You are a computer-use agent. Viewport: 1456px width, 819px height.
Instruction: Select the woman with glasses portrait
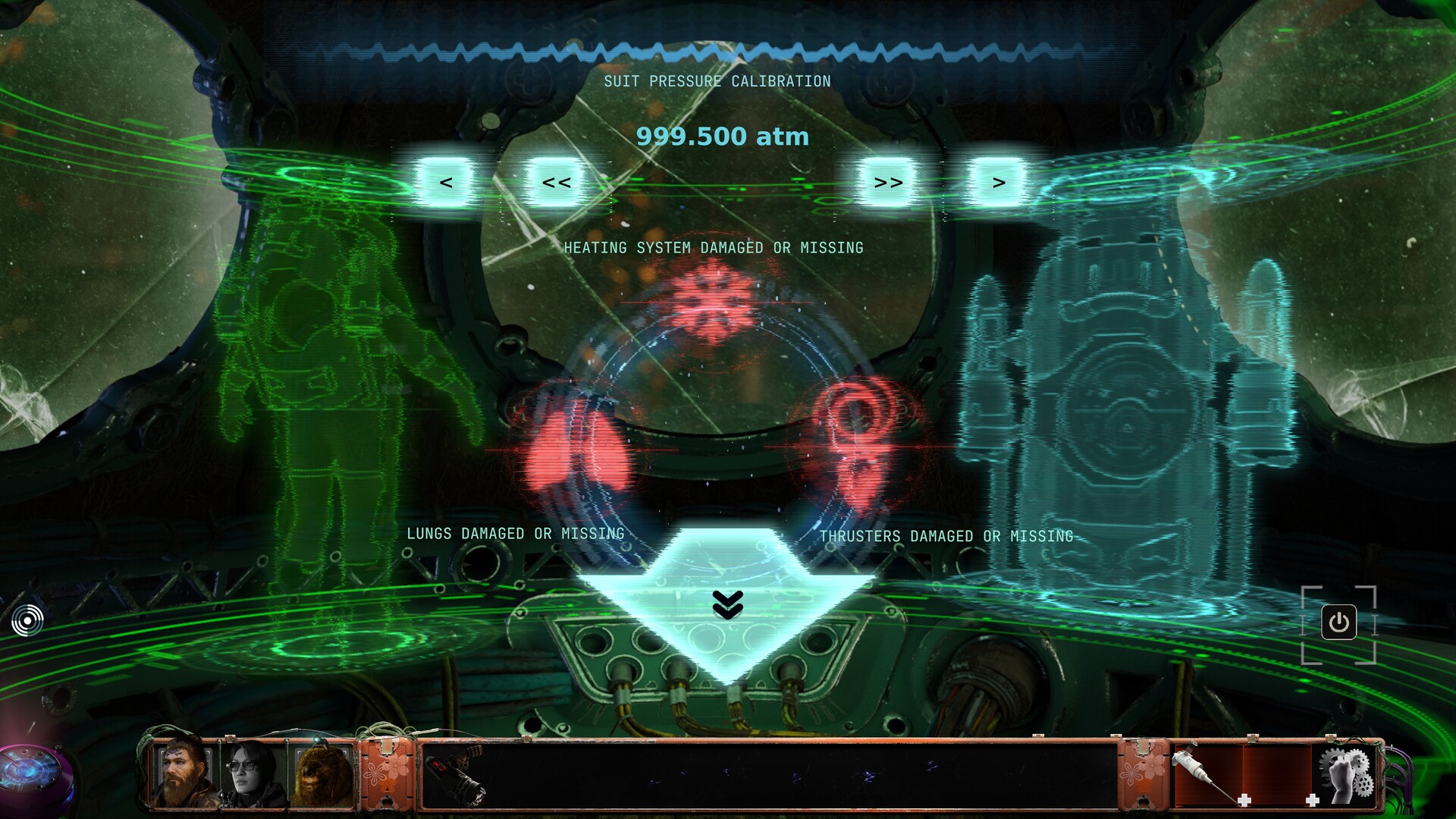[253, 772]
